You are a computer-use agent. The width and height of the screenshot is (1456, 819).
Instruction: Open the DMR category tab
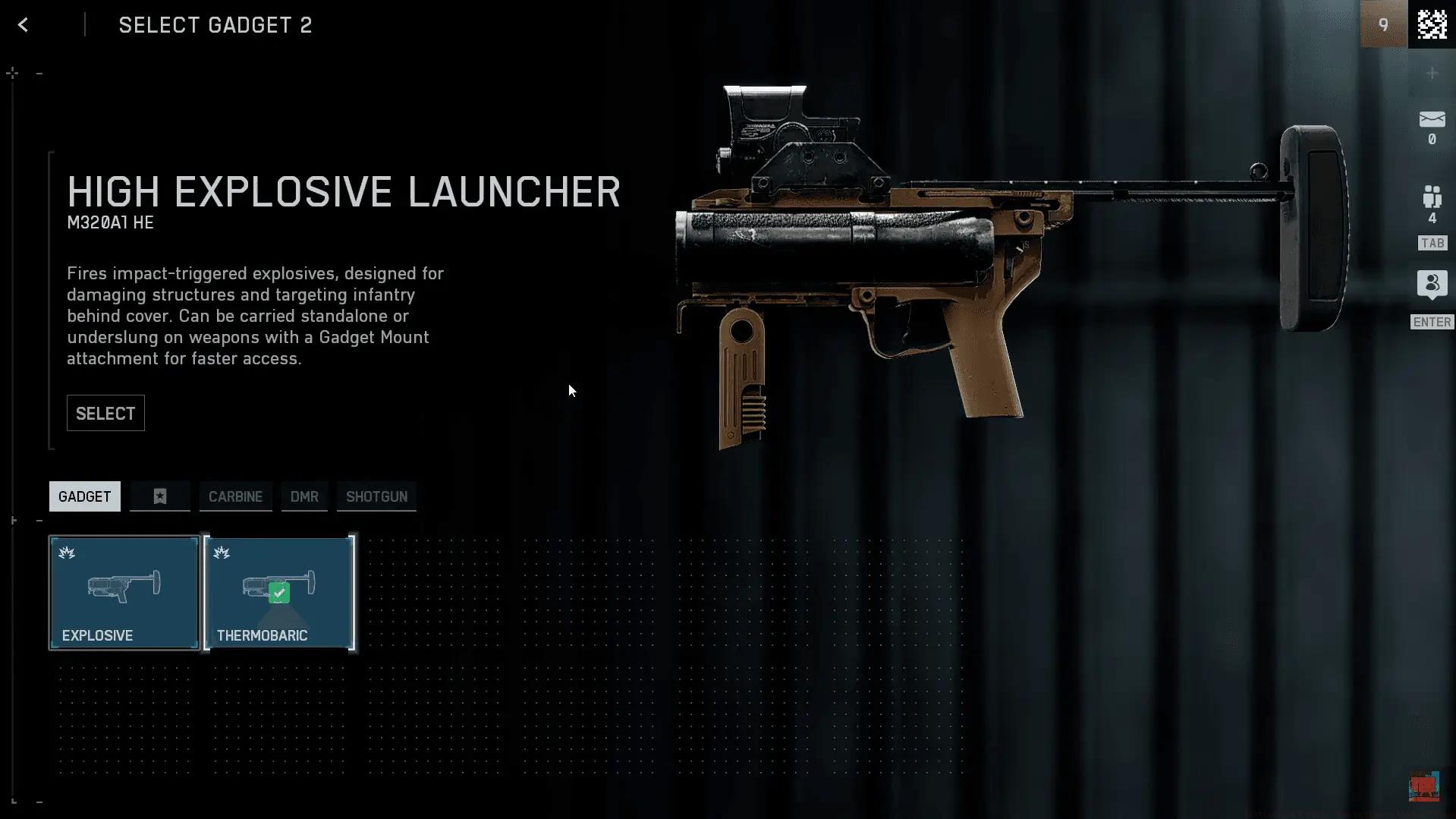(304, 496)
